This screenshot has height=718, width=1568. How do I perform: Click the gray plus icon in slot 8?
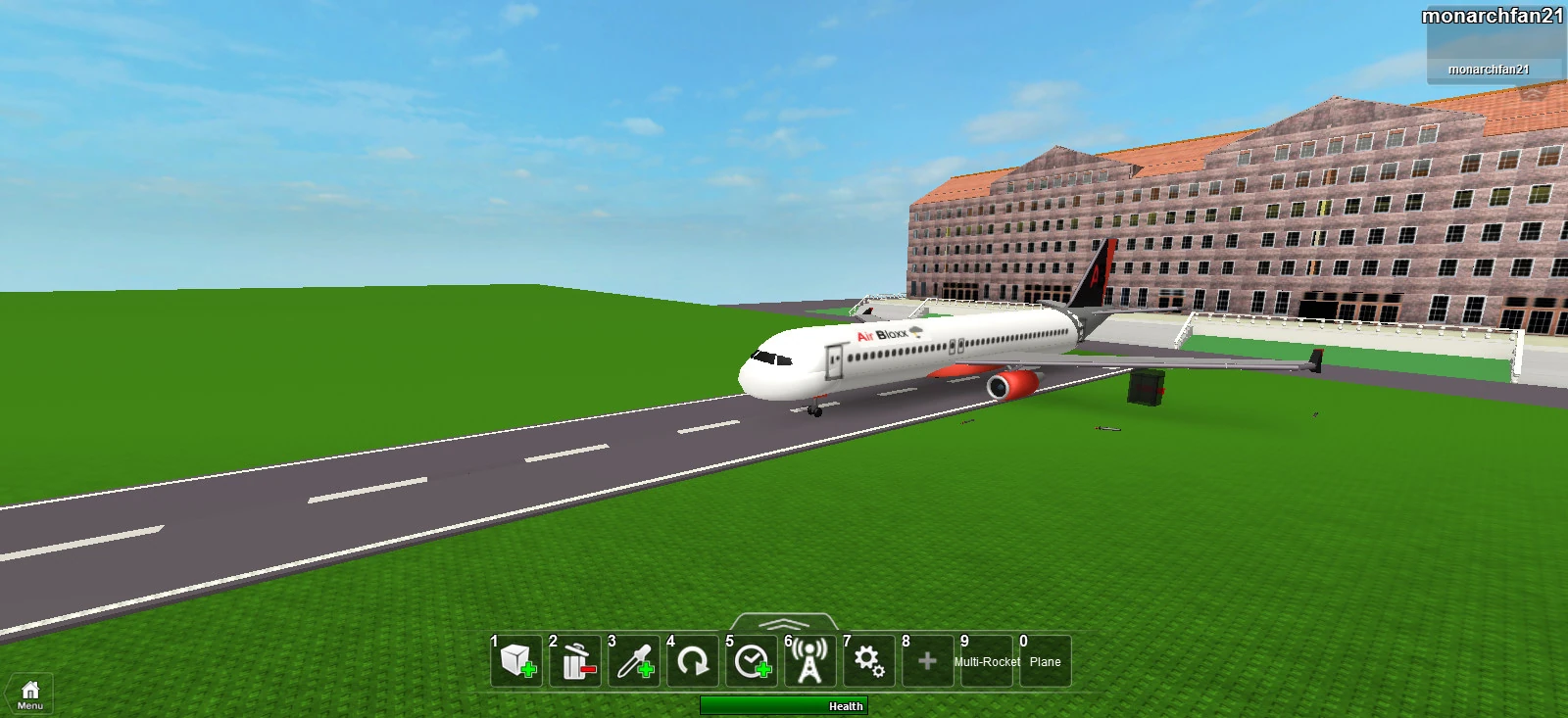tap(928, 660)
